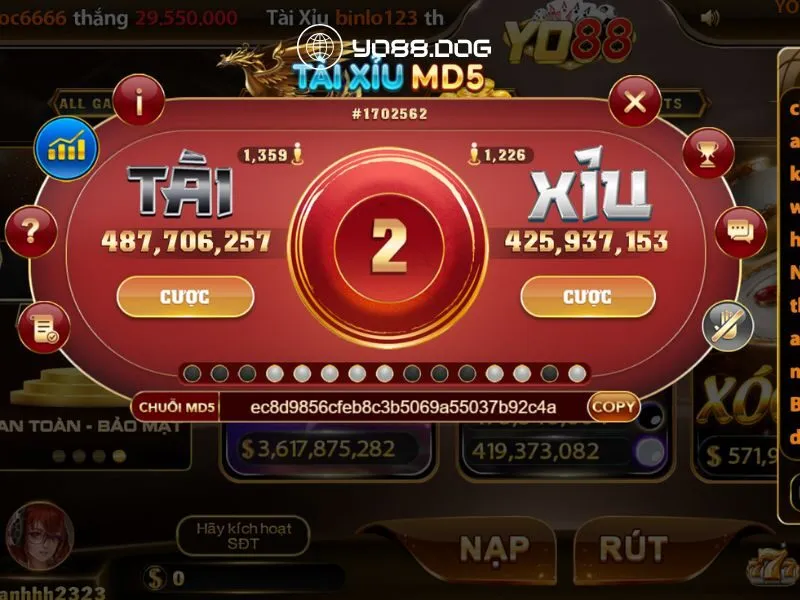This screenshot has width=800, height=600.
Task: Place a bet on Xỉu with CƯỢC
Action: coord(588,297)
